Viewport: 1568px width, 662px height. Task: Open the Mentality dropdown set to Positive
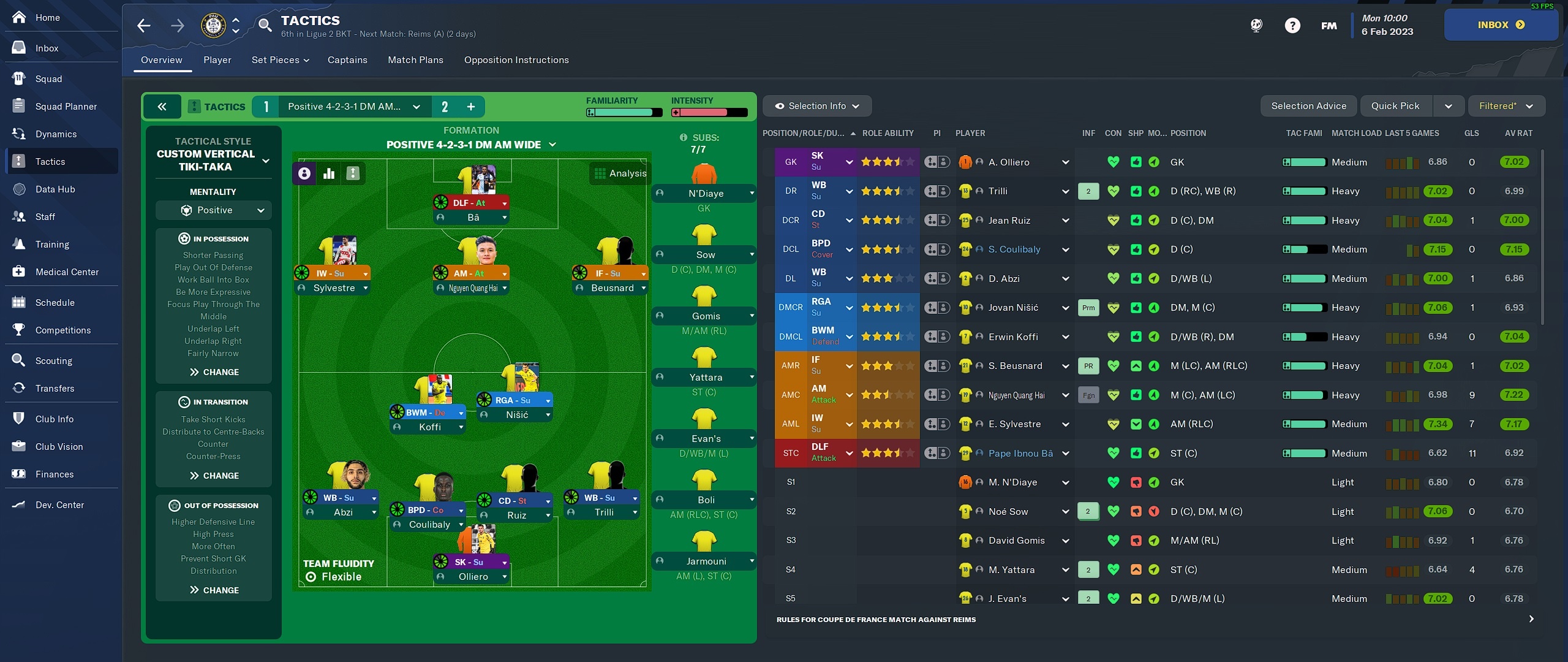[x=213, y=210]
